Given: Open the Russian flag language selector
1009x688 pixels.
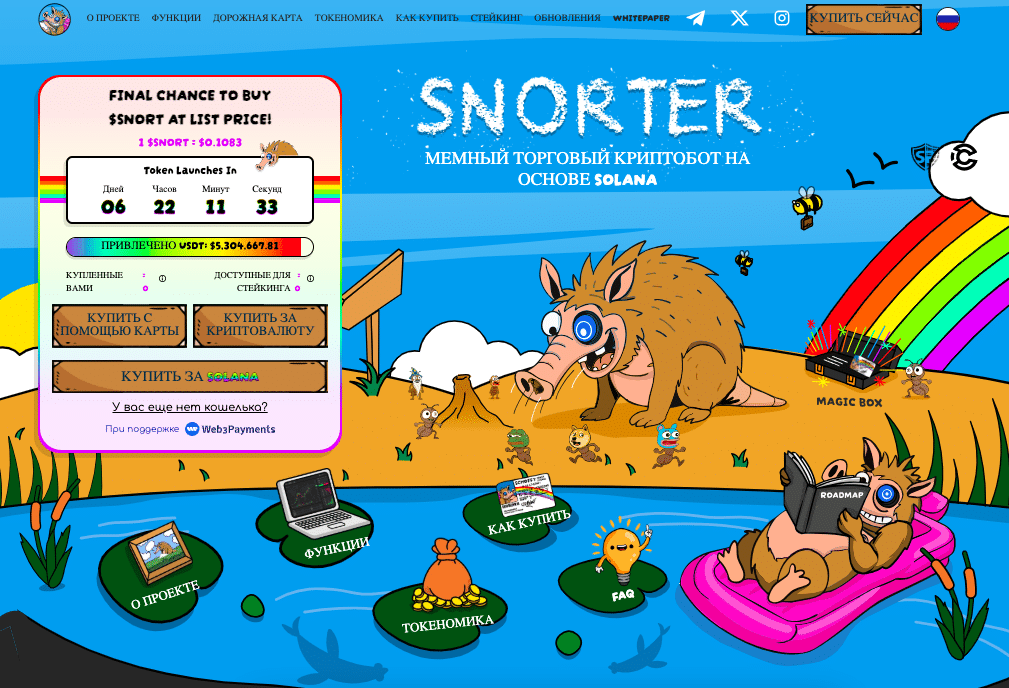Looking at the screenshot, I should tap(947, 19).
